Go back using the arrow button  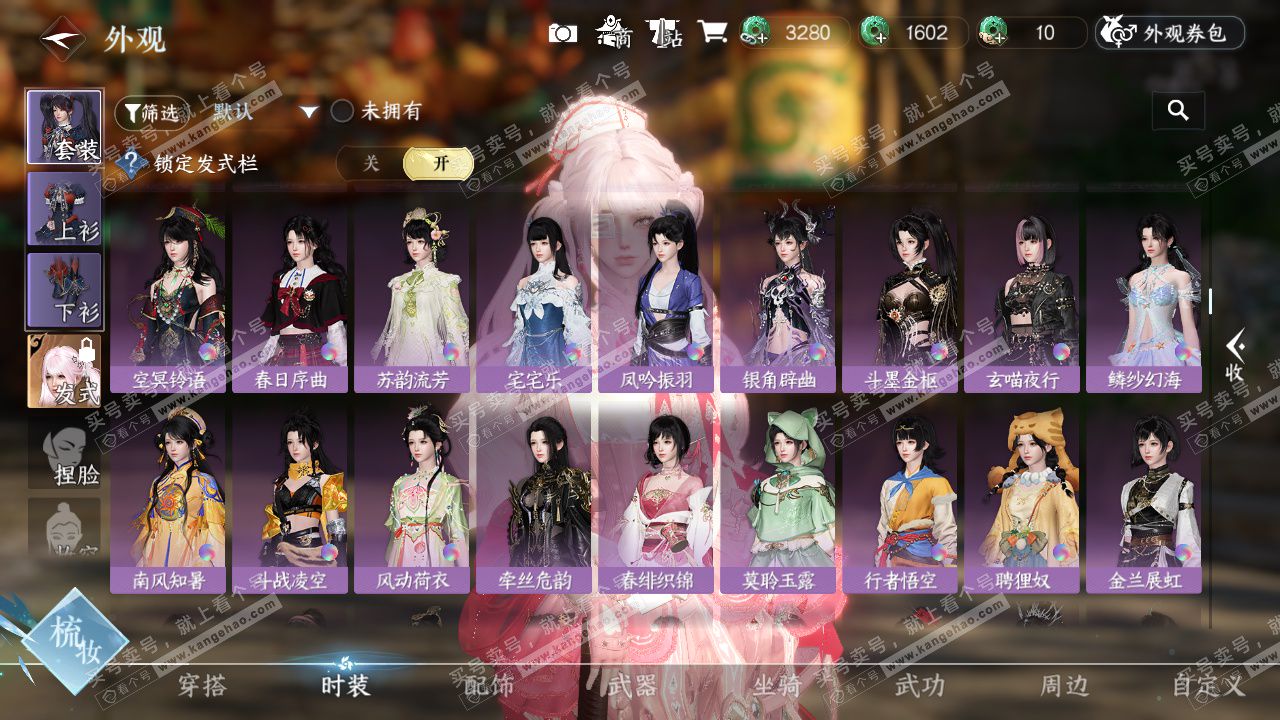(x=62, y=40)
